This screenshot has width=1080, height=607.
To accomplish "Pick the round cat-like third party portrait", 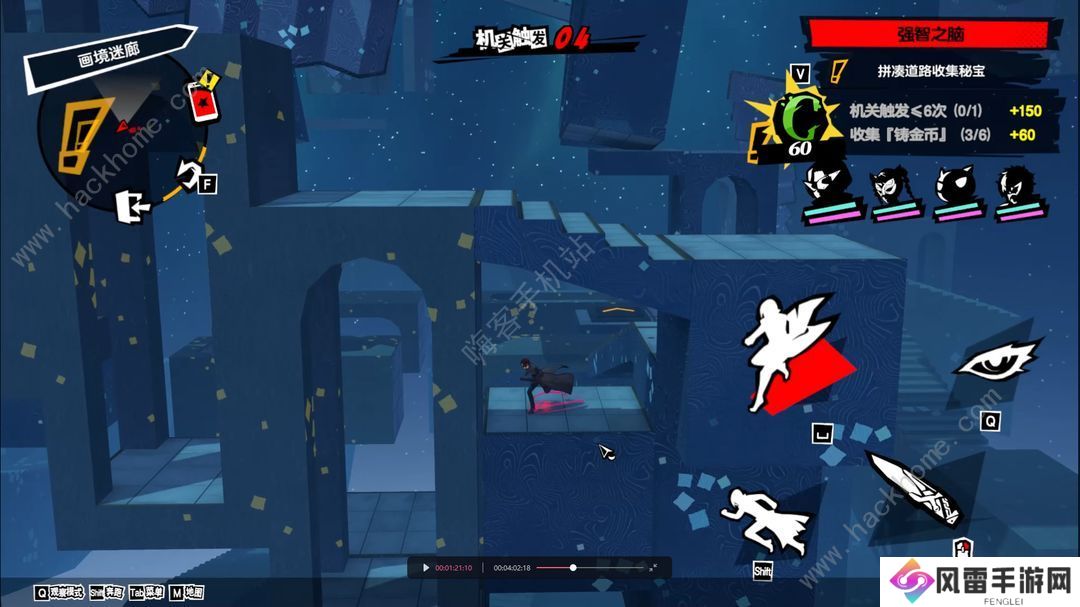I will pos(953,189).
